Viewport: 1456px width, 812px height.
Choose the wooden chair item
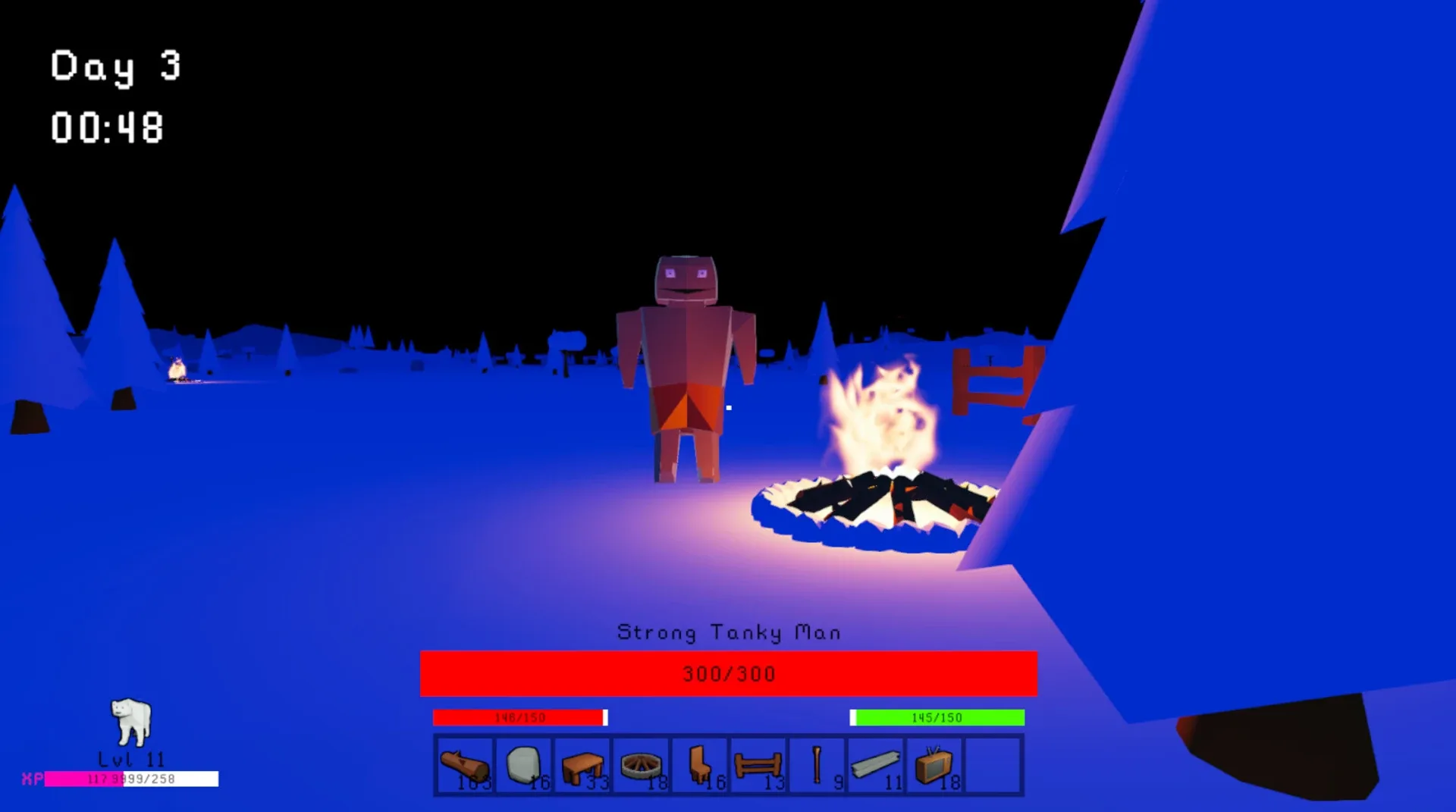(700, 764)
